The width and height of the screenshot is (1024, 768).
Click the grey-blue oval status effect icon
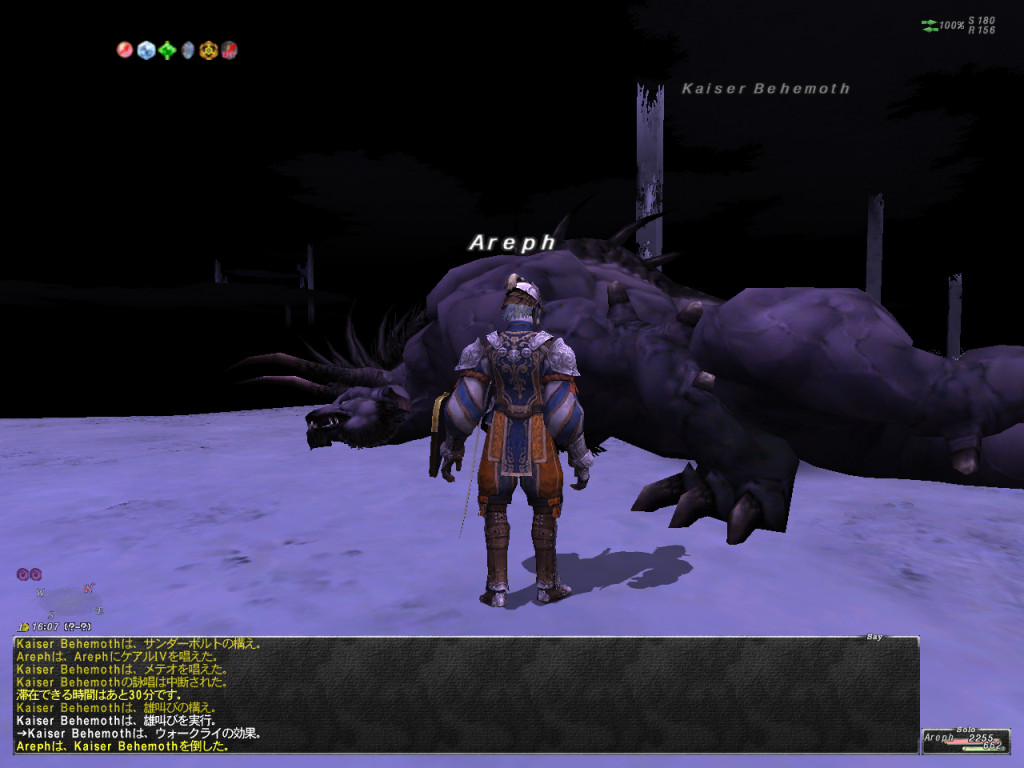(187, 49)
